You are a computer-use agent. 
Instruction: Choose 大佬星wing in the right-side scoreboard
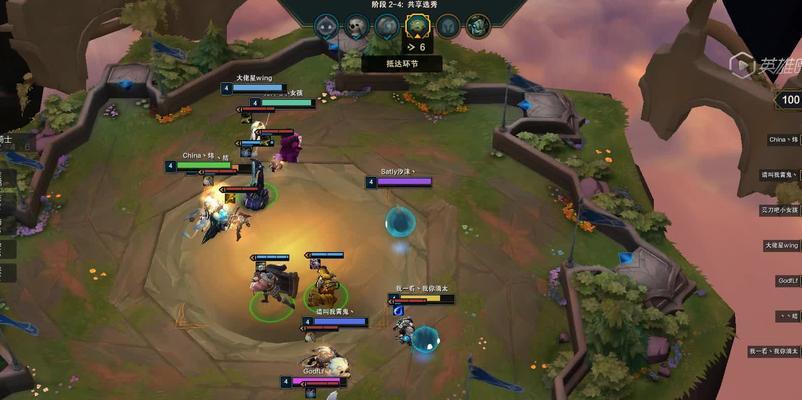pyautogui.click(x=782, y=245)
